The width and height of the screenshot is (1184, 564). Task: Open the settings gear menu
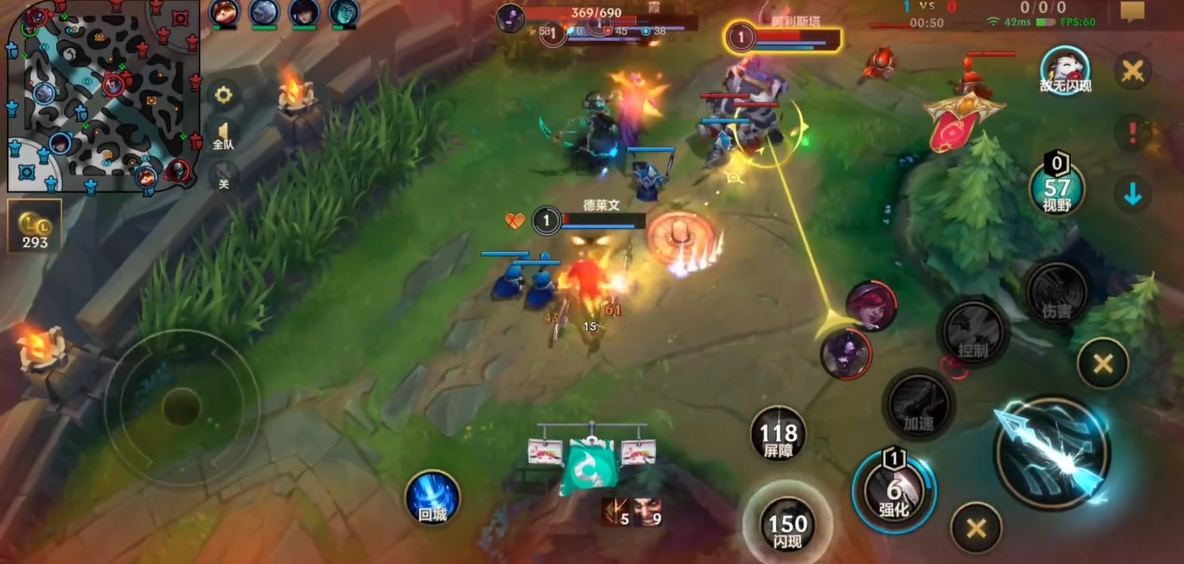(x=223, y=95)
